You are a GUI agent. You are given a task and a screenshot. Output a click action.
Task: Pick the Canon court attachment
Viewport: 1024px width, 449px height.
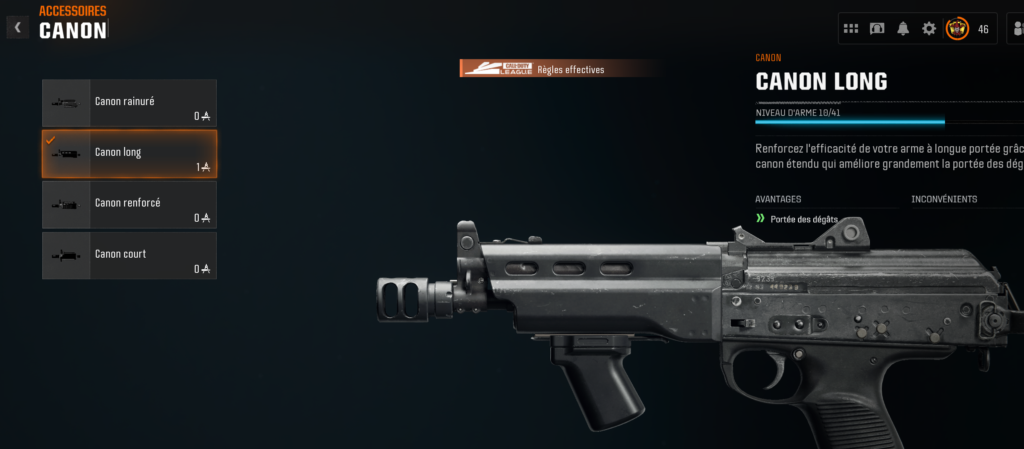click(x=129, y=256)
